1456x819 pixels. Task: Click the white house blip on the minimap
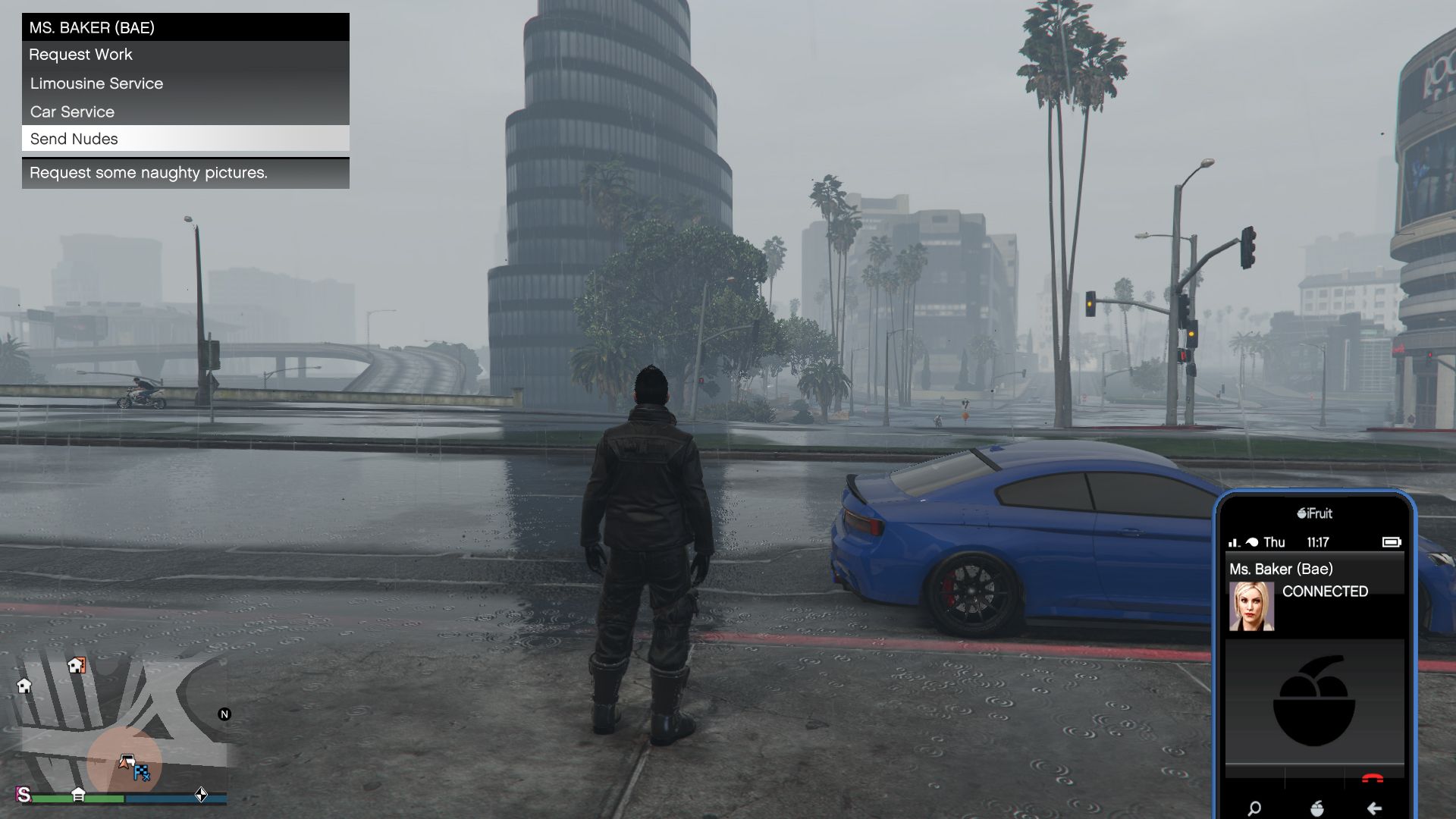coord(24,686)
